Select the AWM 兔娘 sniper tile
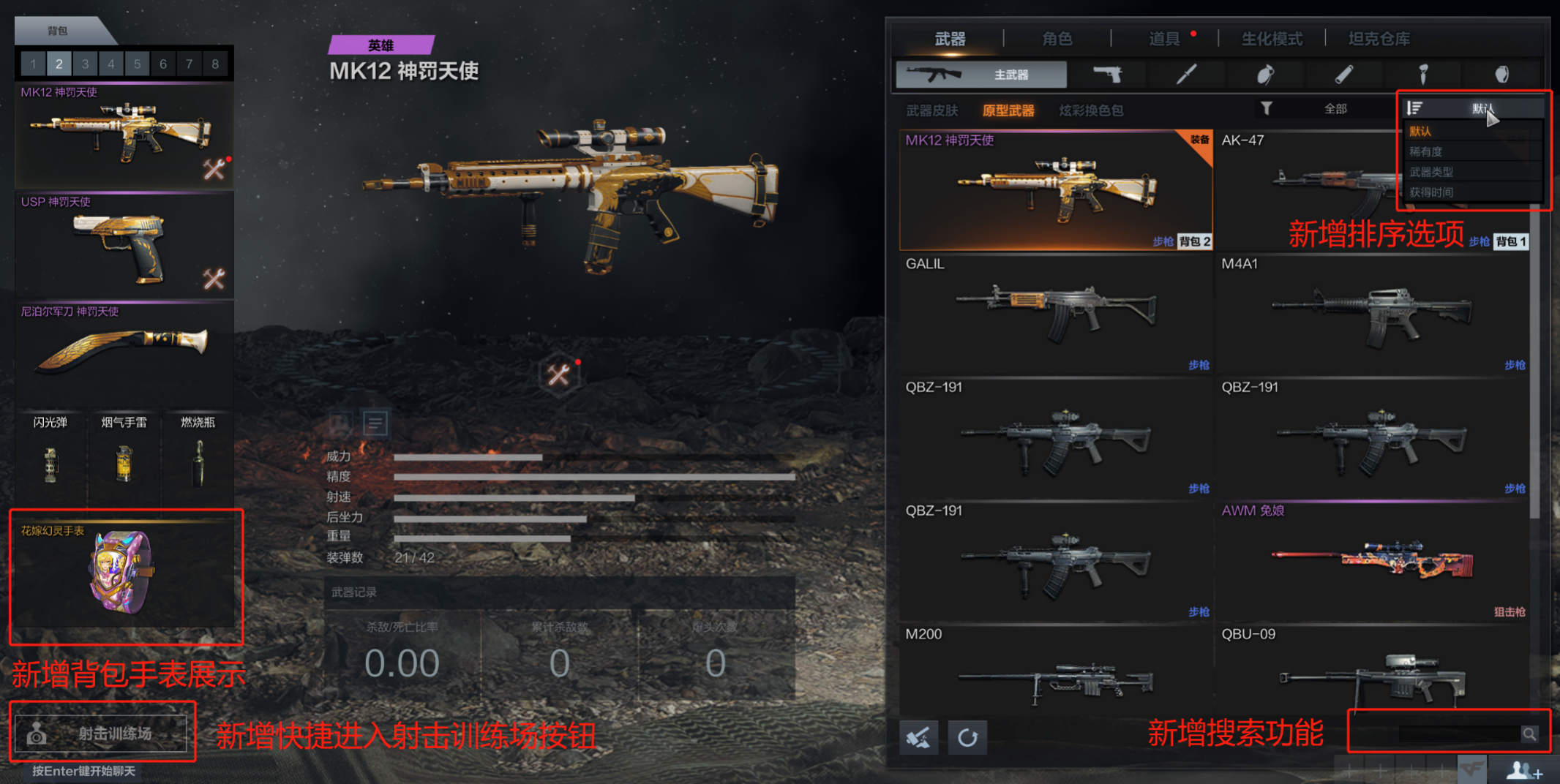Viewport: 1560px width, 784px height. click(x=1371, y=561)
